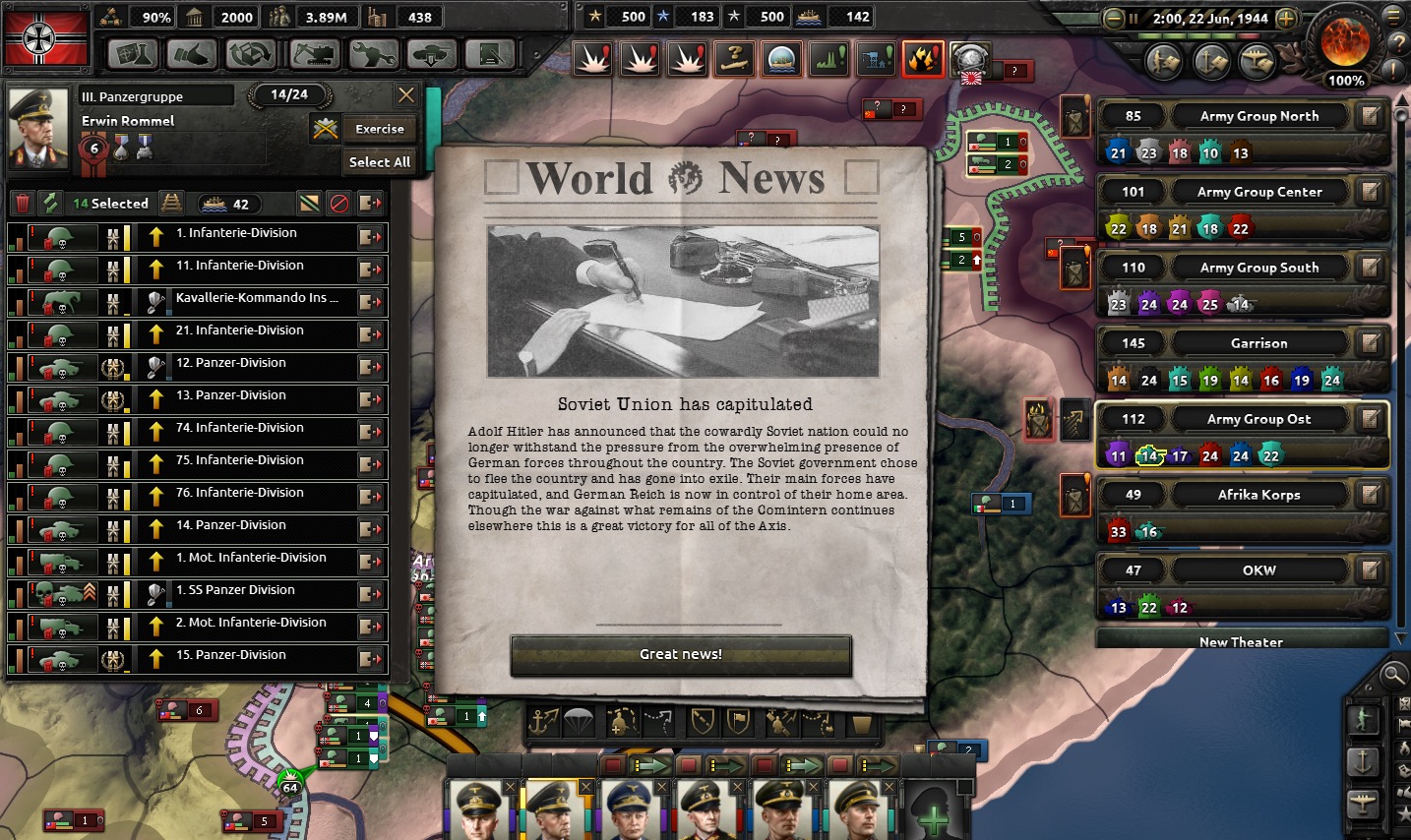Screen dimensions: 1411x840
Task: Decrease game speed with minus button
Action: 1114,19
